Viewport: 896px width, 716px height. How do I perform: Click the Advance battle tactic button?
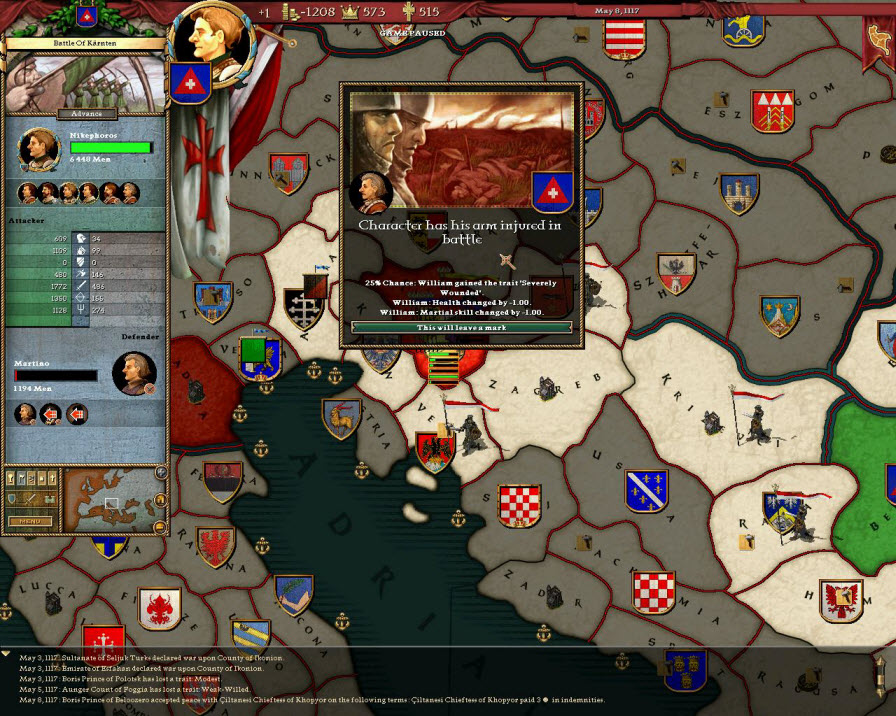(87, 114)
